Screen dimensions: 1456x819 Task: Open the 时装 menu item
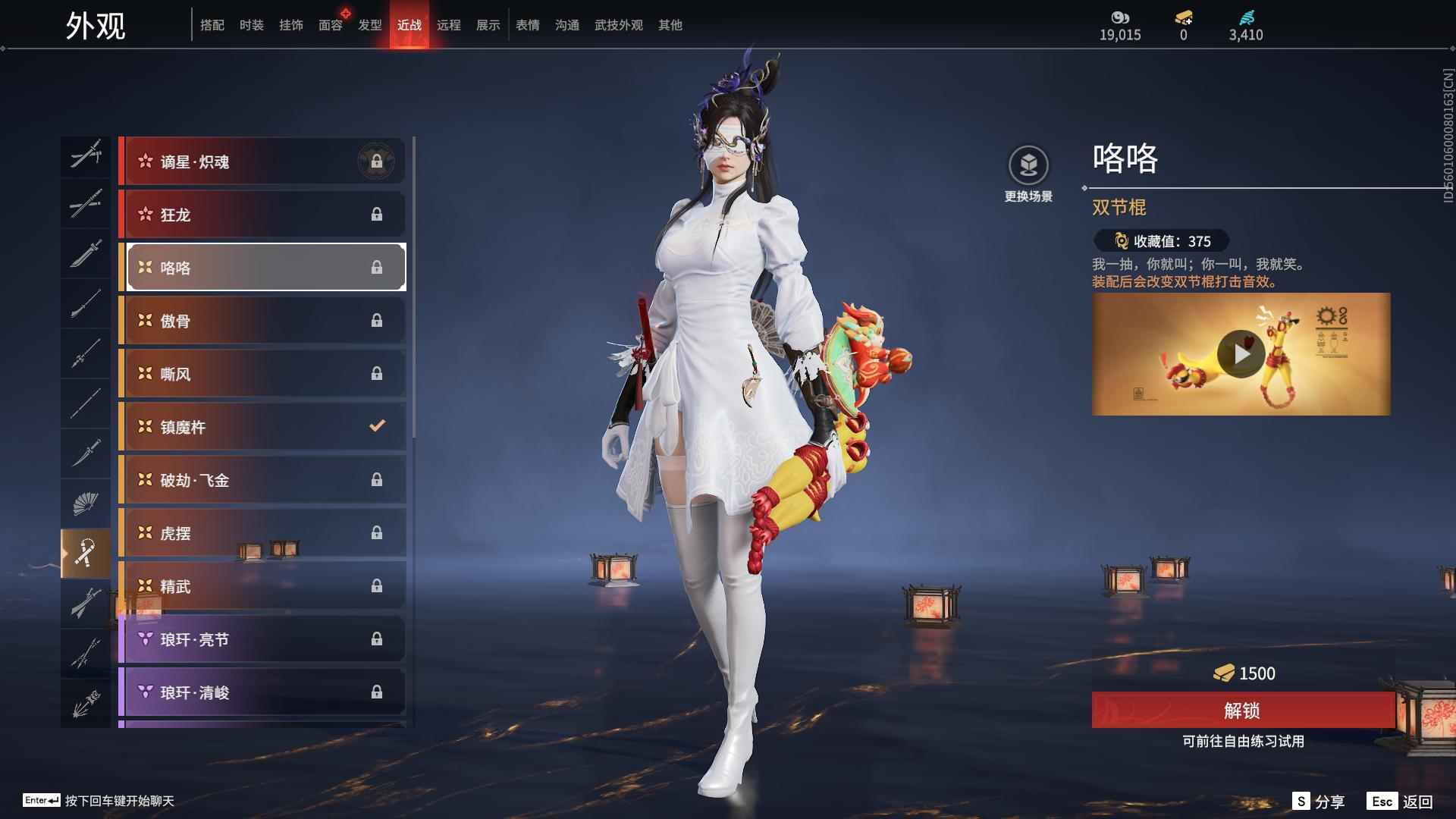tap(251, 24)
